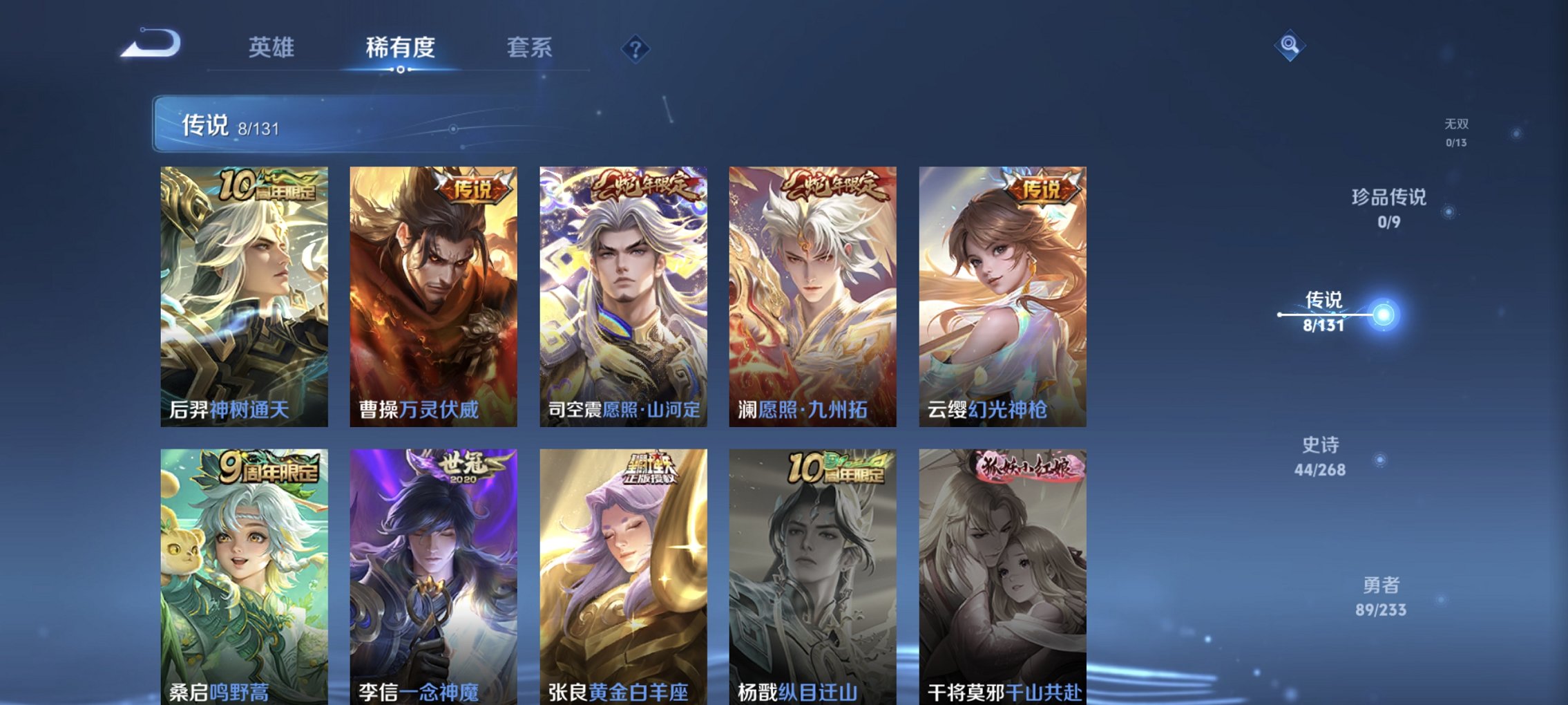
Task: Switch to the 套系 tab
Action: click(528, 48)
